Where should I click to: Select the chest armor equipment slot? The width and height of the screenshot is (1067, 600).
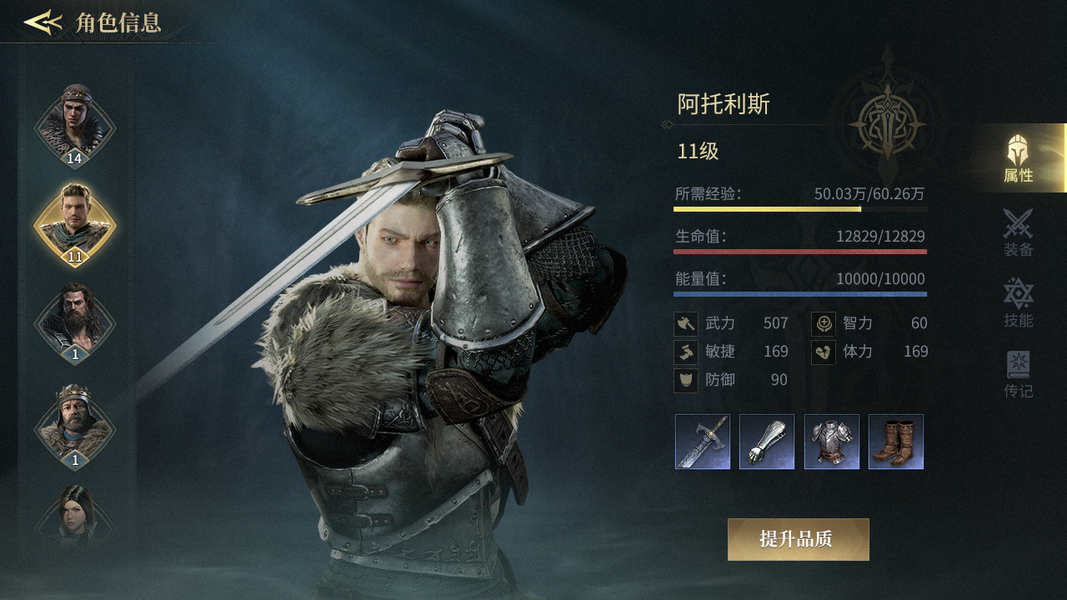pyautogui.click(x=831, y=442)
